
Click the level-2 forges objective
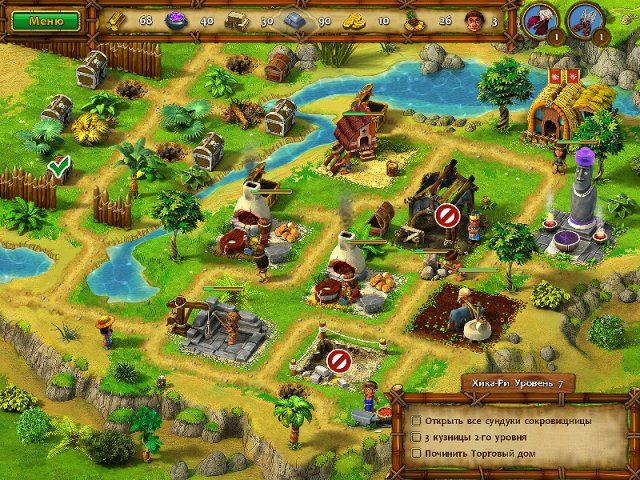[478, 439]
